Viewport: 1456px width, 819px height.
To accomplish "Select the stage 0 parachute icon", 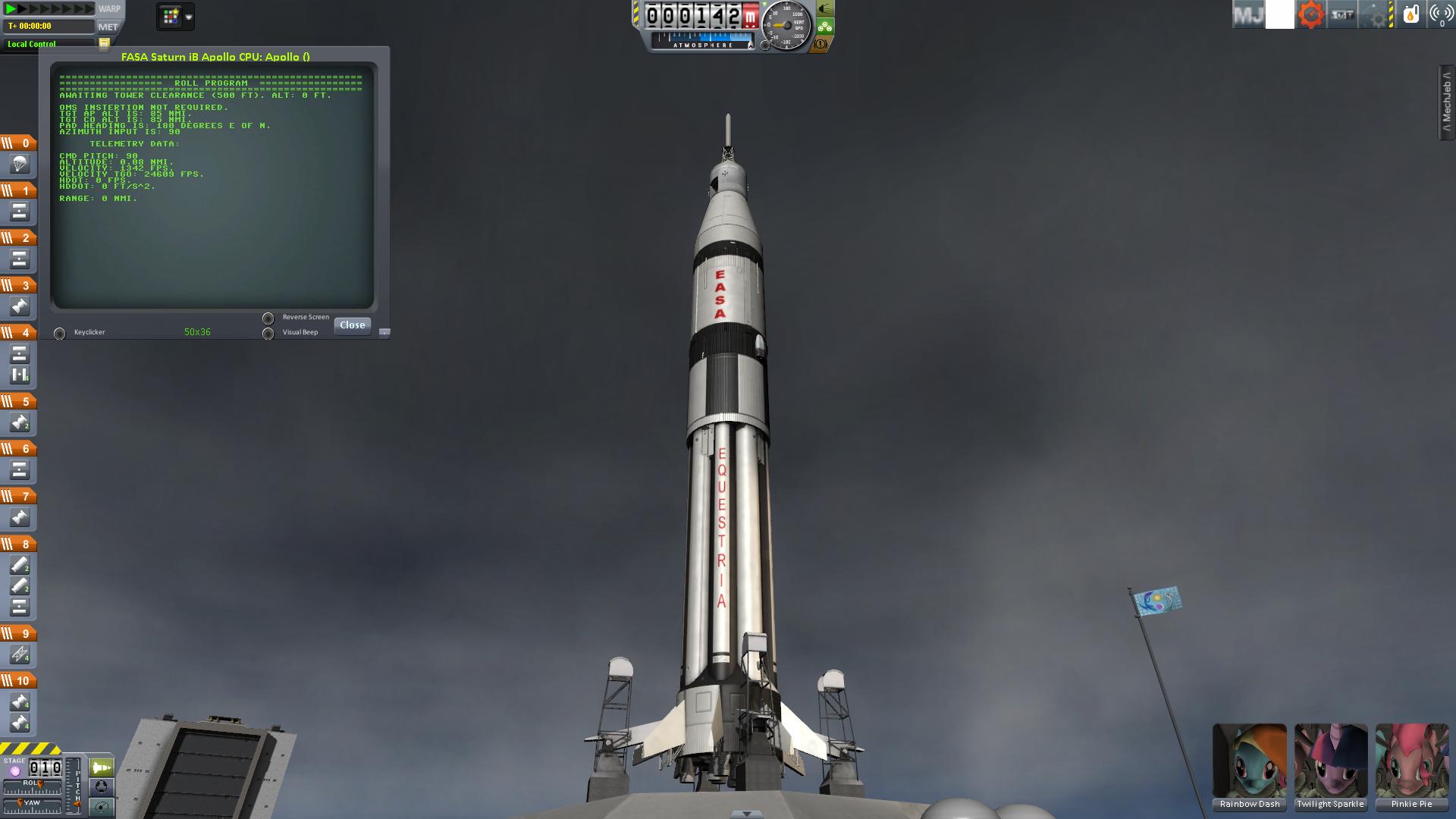I will [19, 164].
